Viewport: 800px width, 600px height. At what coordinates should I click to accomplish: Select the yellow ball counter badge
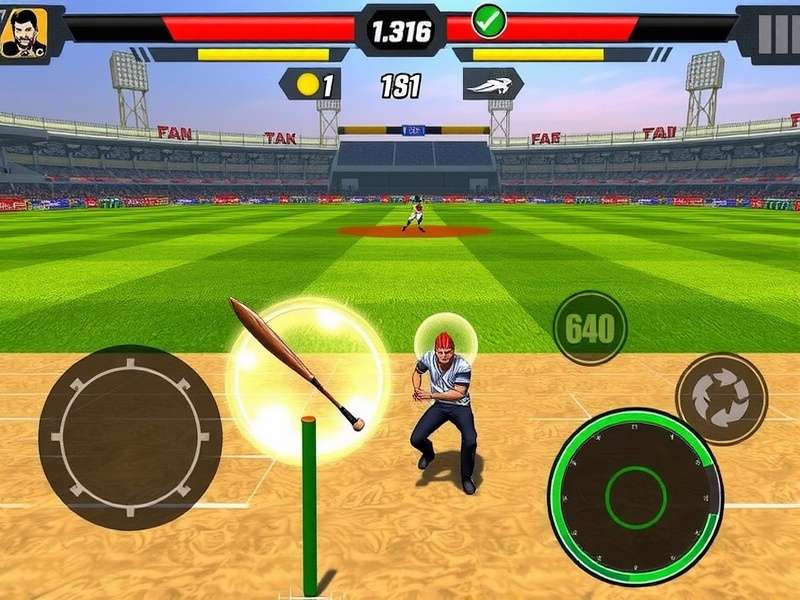pyautogui.click(x=311, y=85)
